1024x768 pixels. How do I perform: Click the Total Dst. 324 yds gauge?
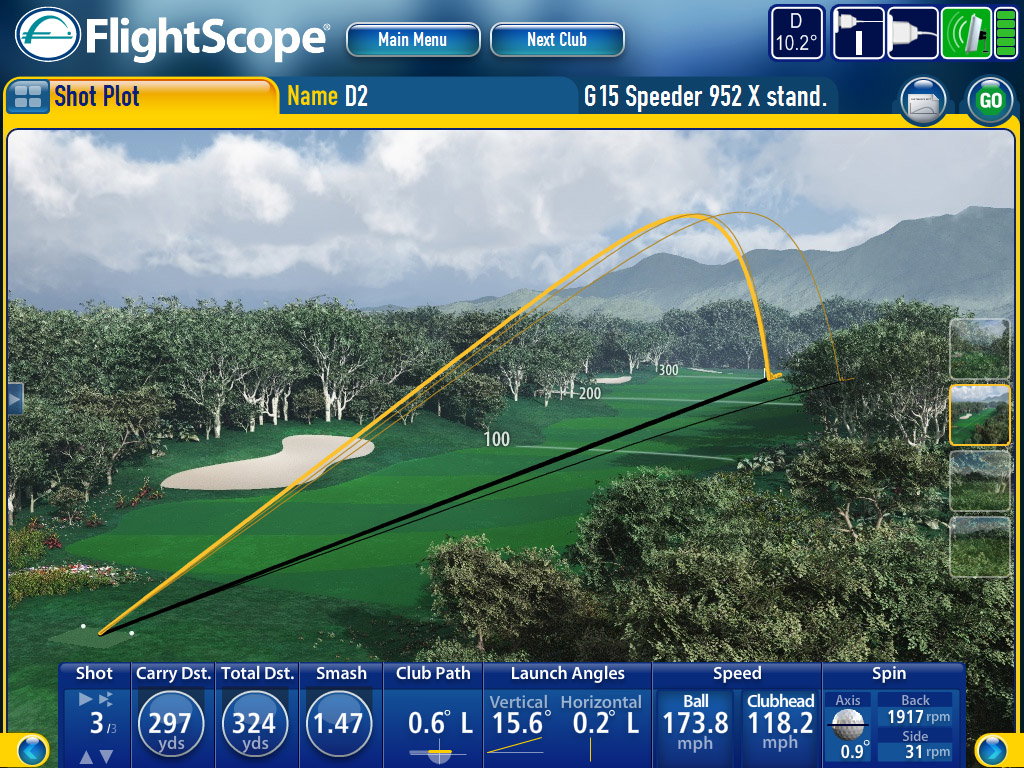pyautogui.click(x=256, y=723)
